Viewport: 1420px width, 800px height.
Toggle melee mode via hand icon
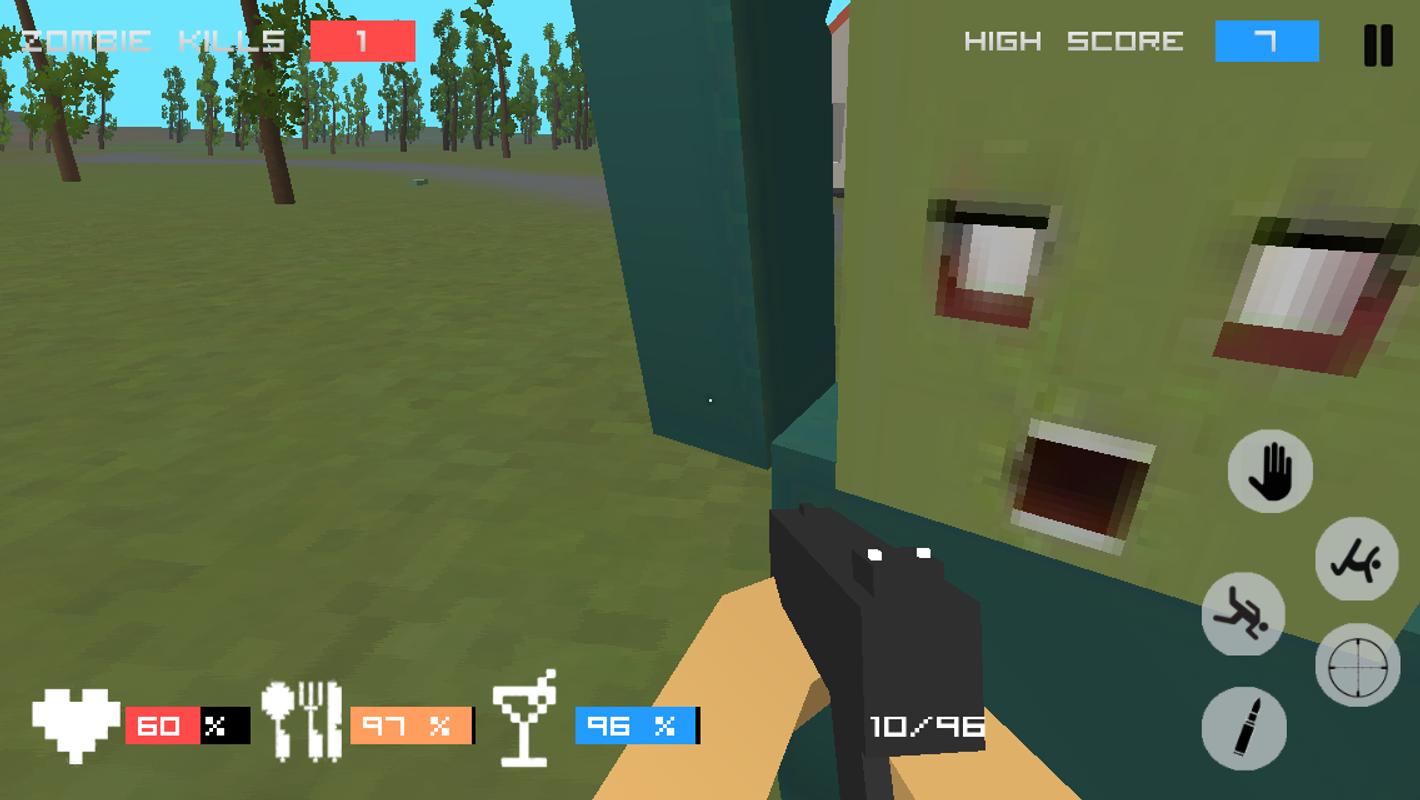point(1270,472)
